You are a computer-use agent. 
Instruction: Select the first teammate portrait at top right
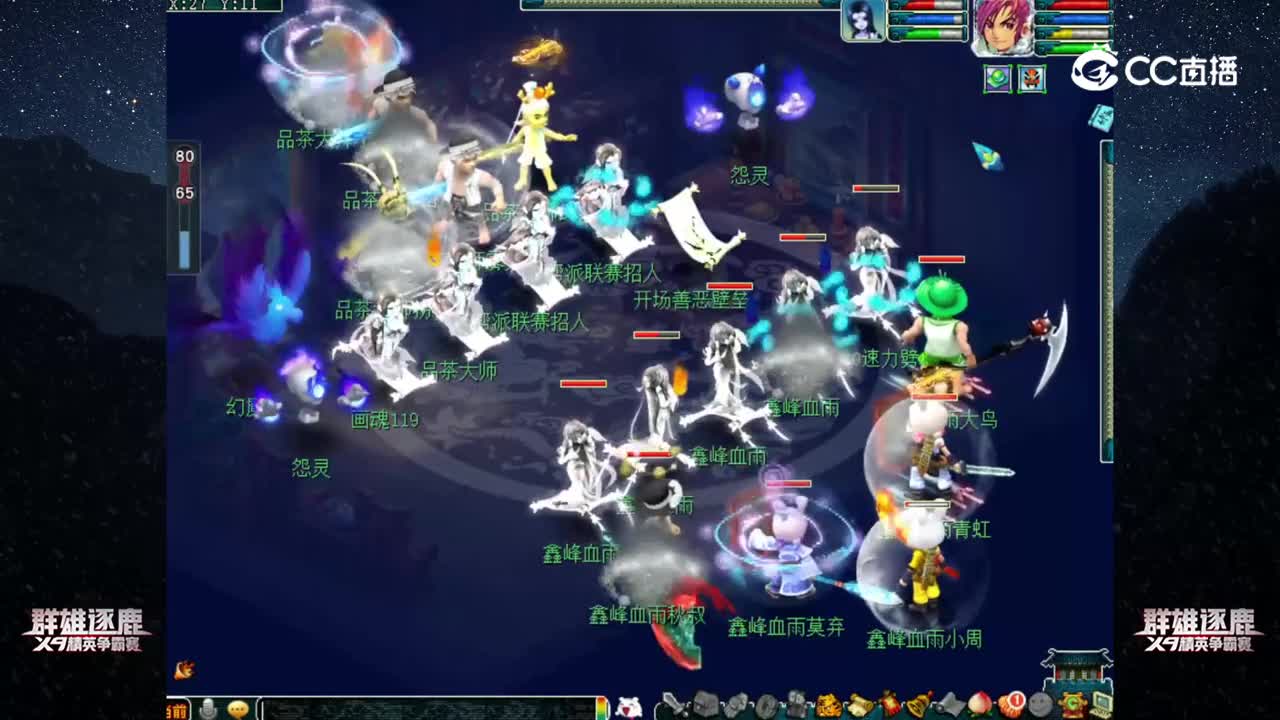click(860, 22)
